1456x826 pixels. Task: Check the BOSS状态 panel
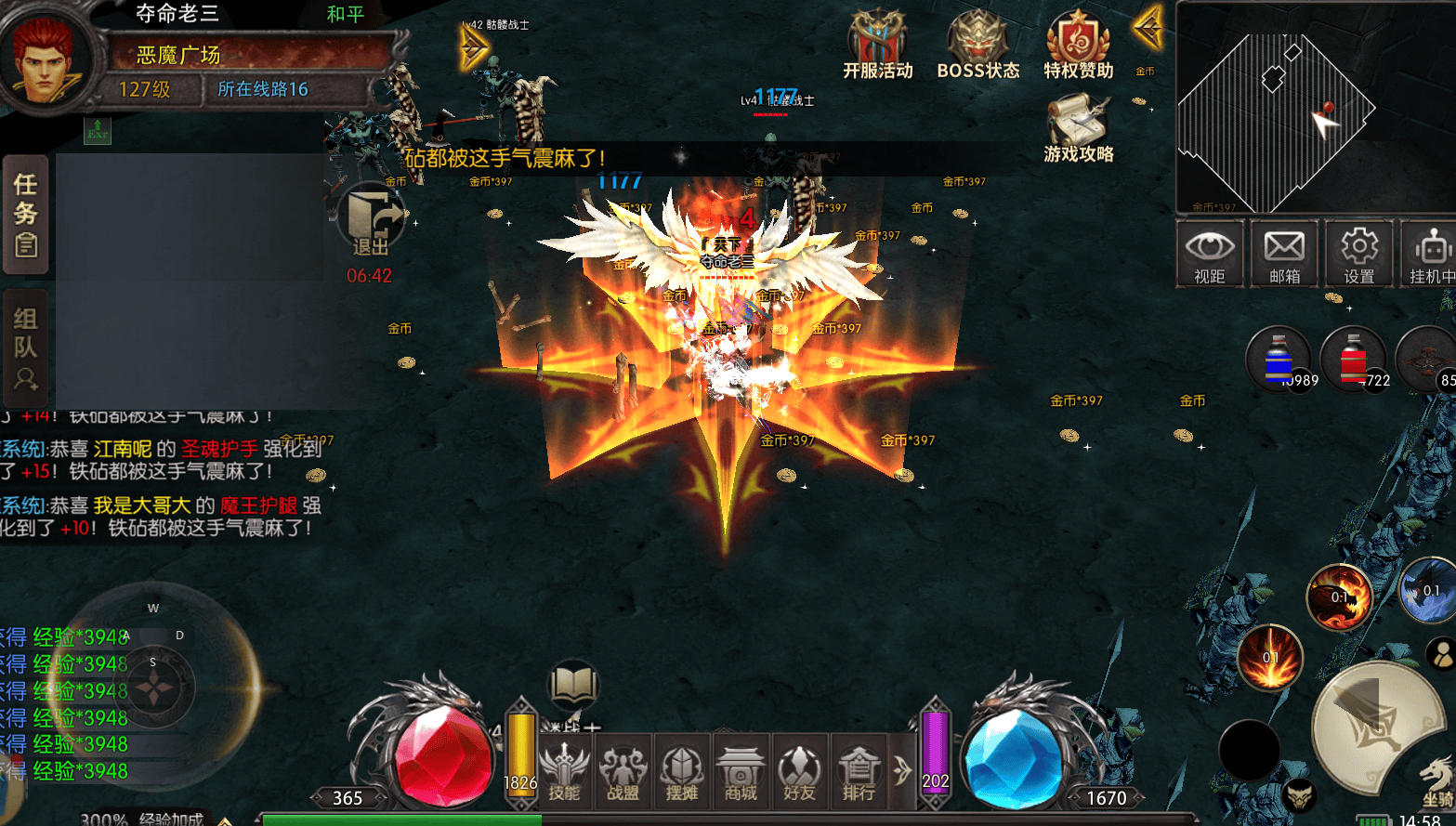[x=977, y=45]
